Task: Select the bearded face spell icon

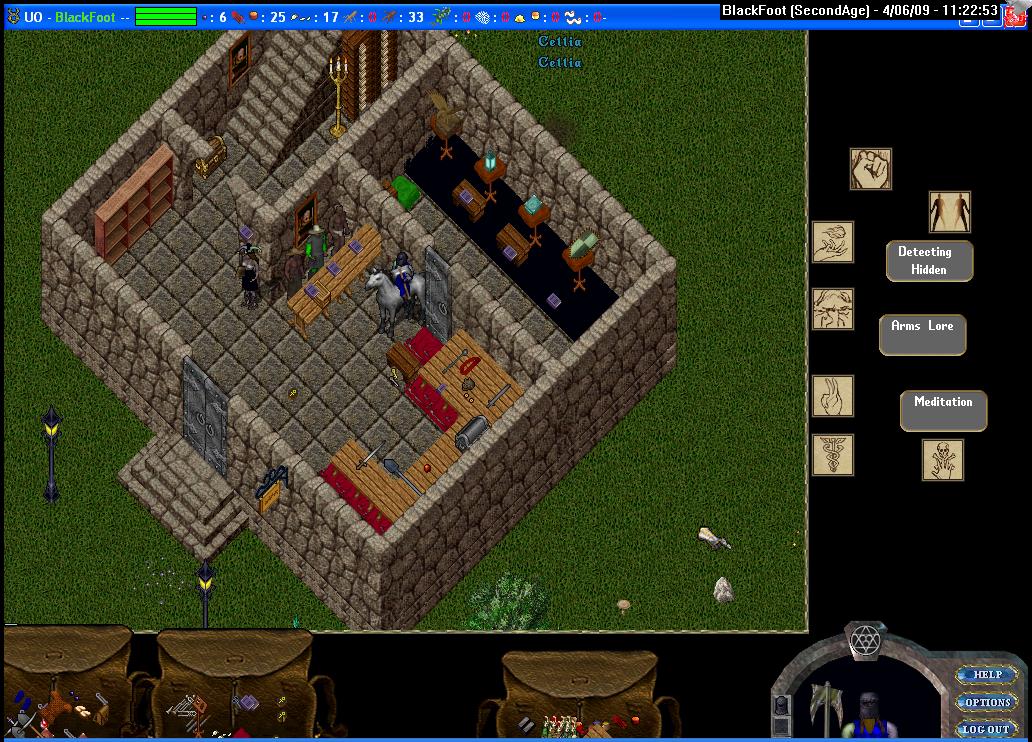Action: pos(832,309)
